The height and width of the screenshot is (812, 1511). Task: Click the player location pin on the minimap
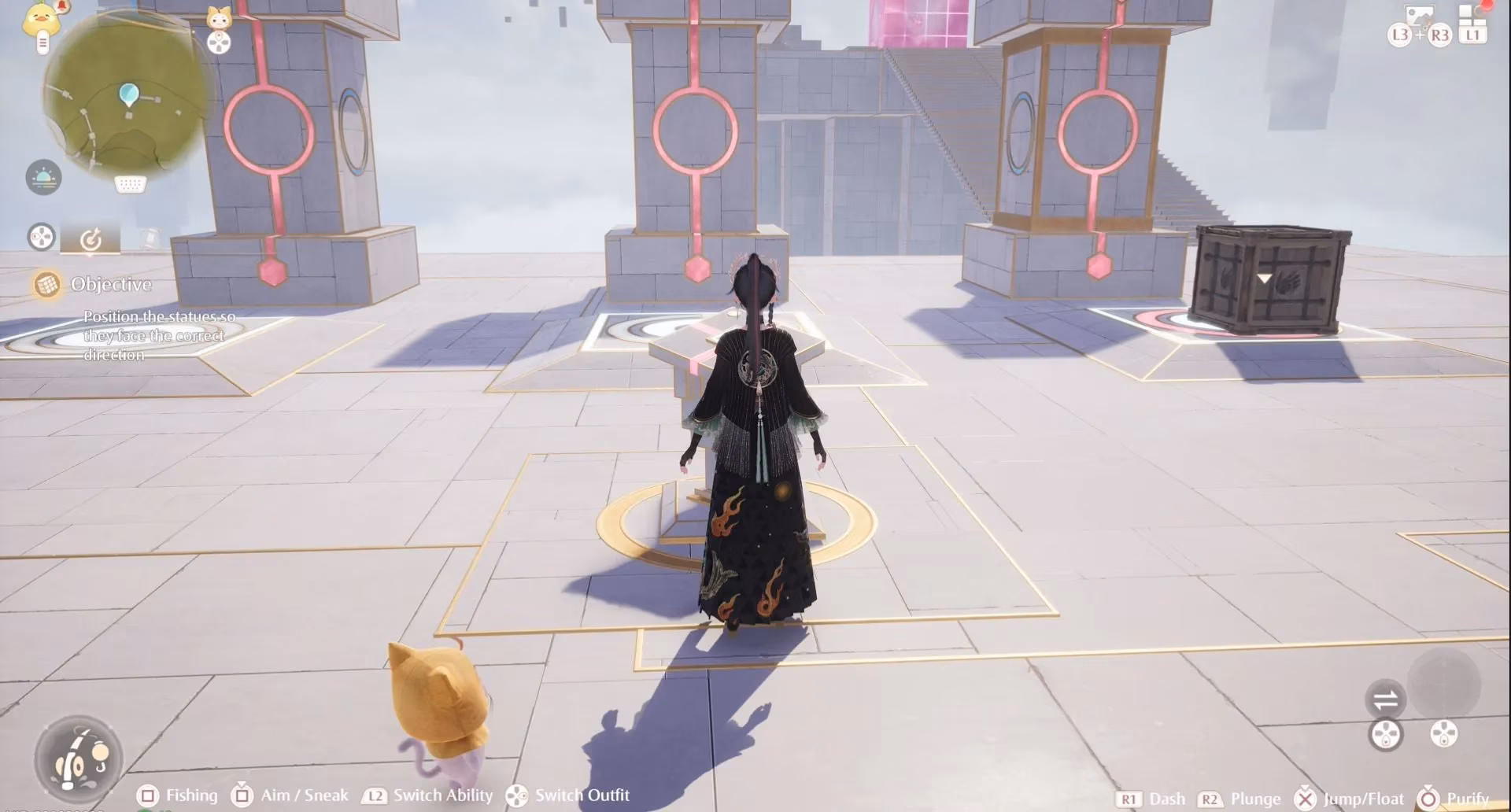click(x=128, y=93)
